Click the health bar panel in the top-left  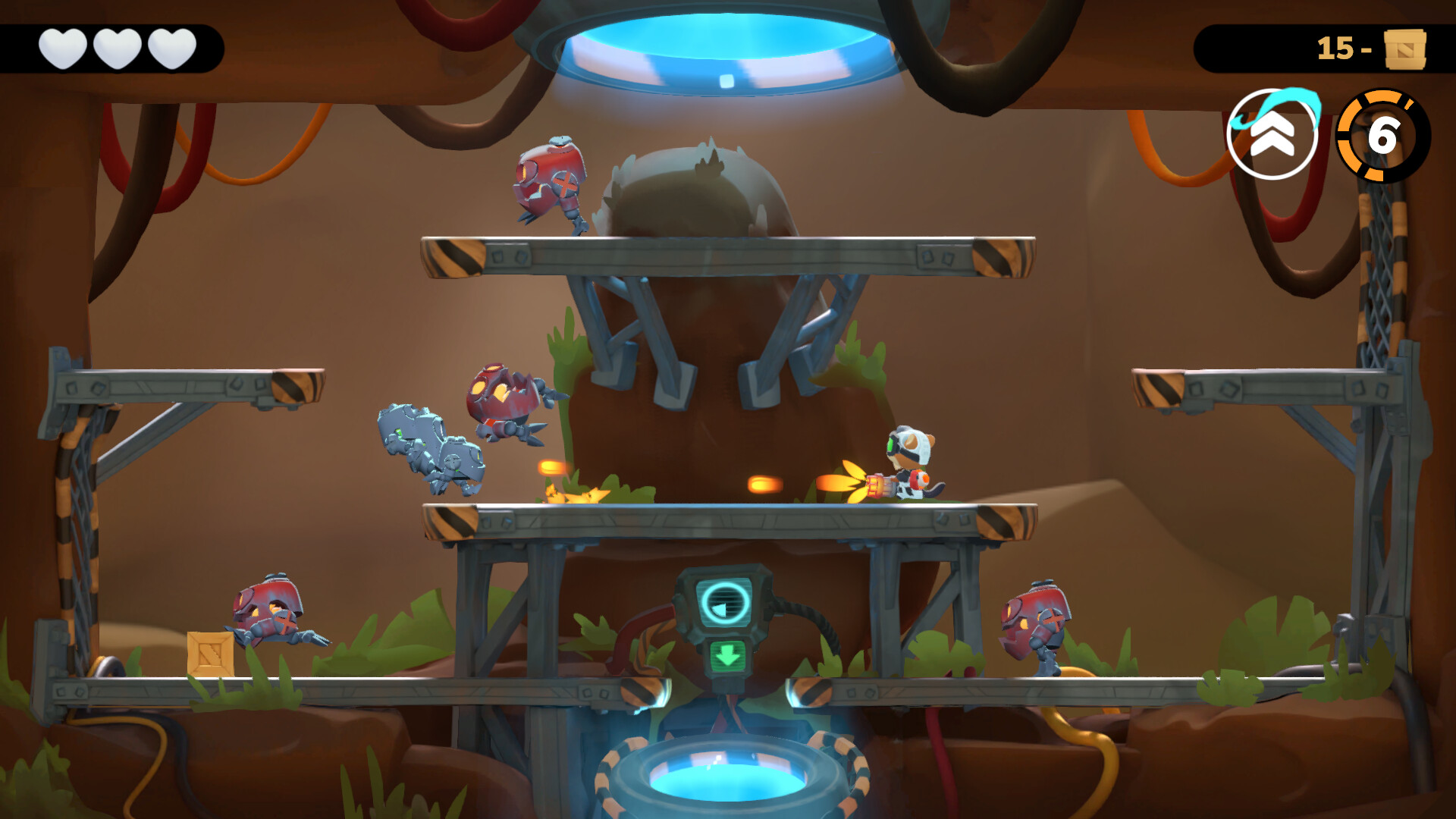(112, 47)
